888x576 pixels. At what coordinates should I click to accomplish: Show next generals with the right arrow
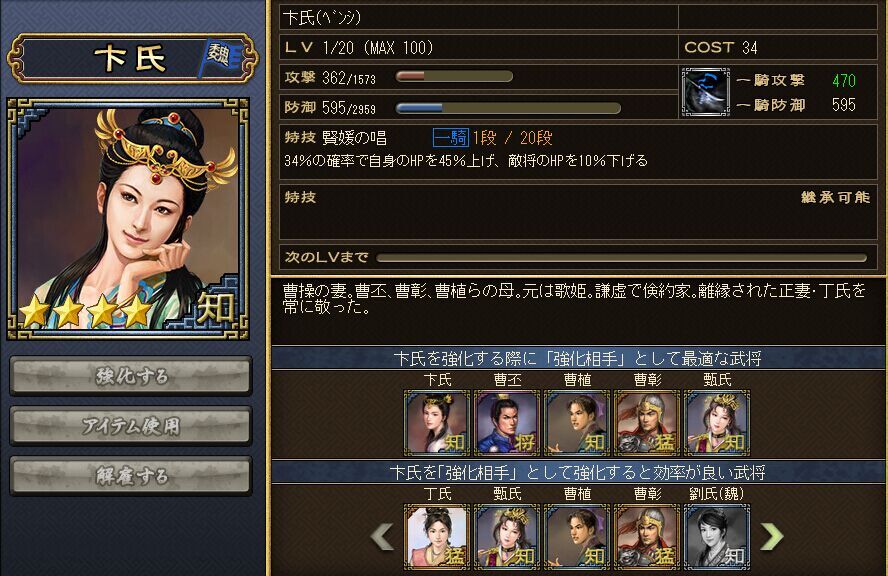point(772,537)
